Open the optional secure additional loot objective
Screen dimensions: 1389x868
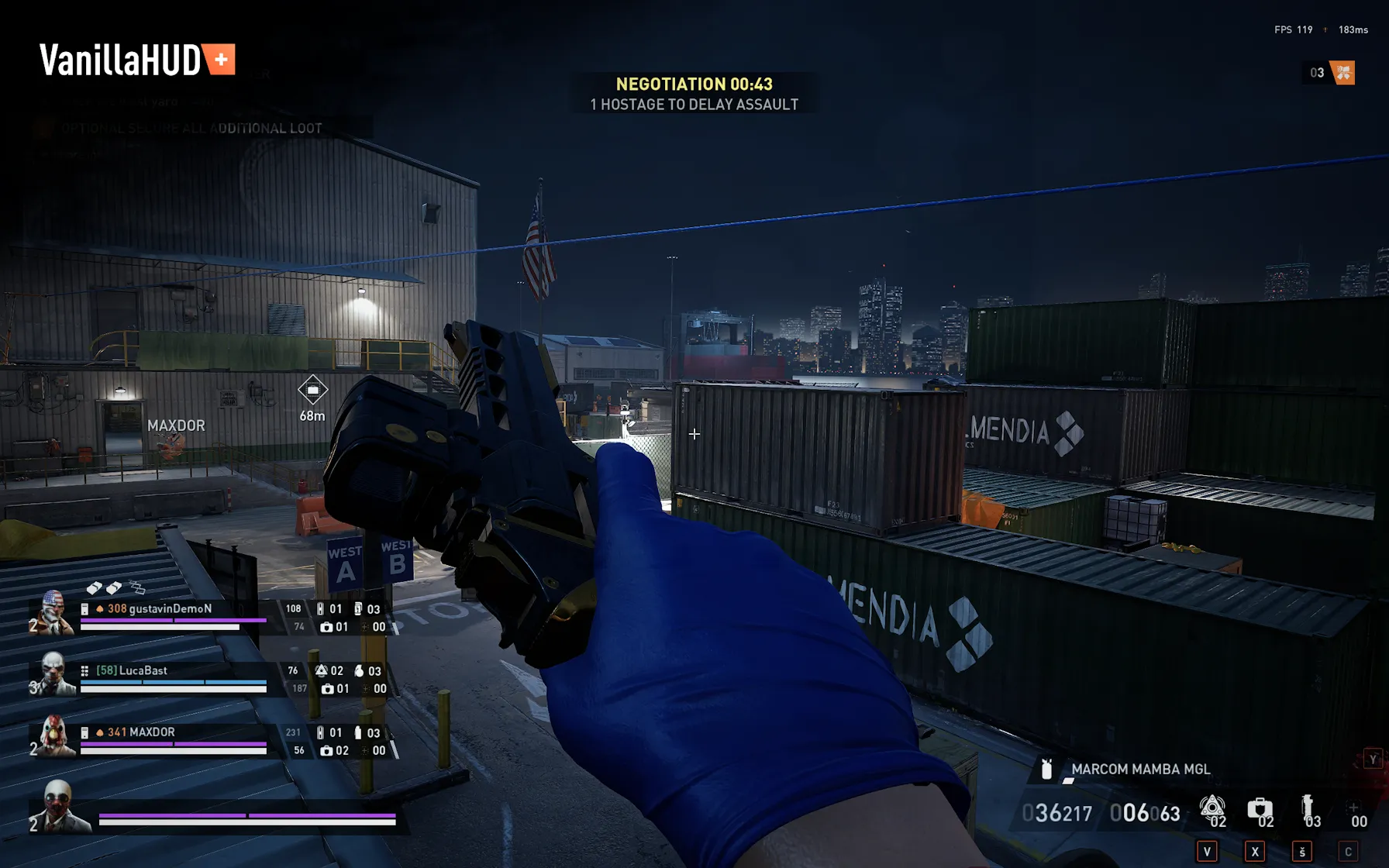191,129
